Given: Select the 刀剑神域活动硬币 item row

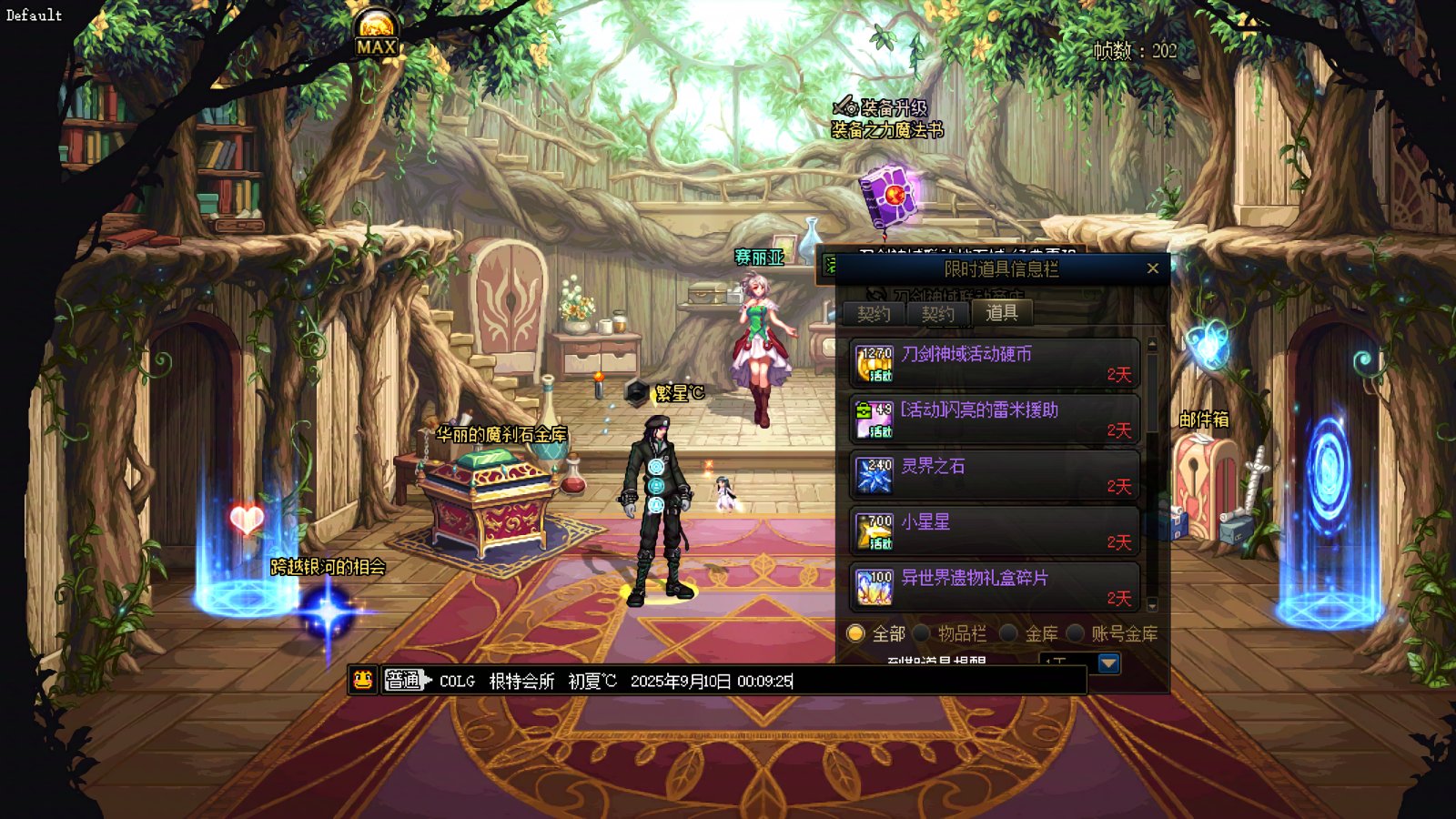Looking at the screenshot, I should point(994,364).
